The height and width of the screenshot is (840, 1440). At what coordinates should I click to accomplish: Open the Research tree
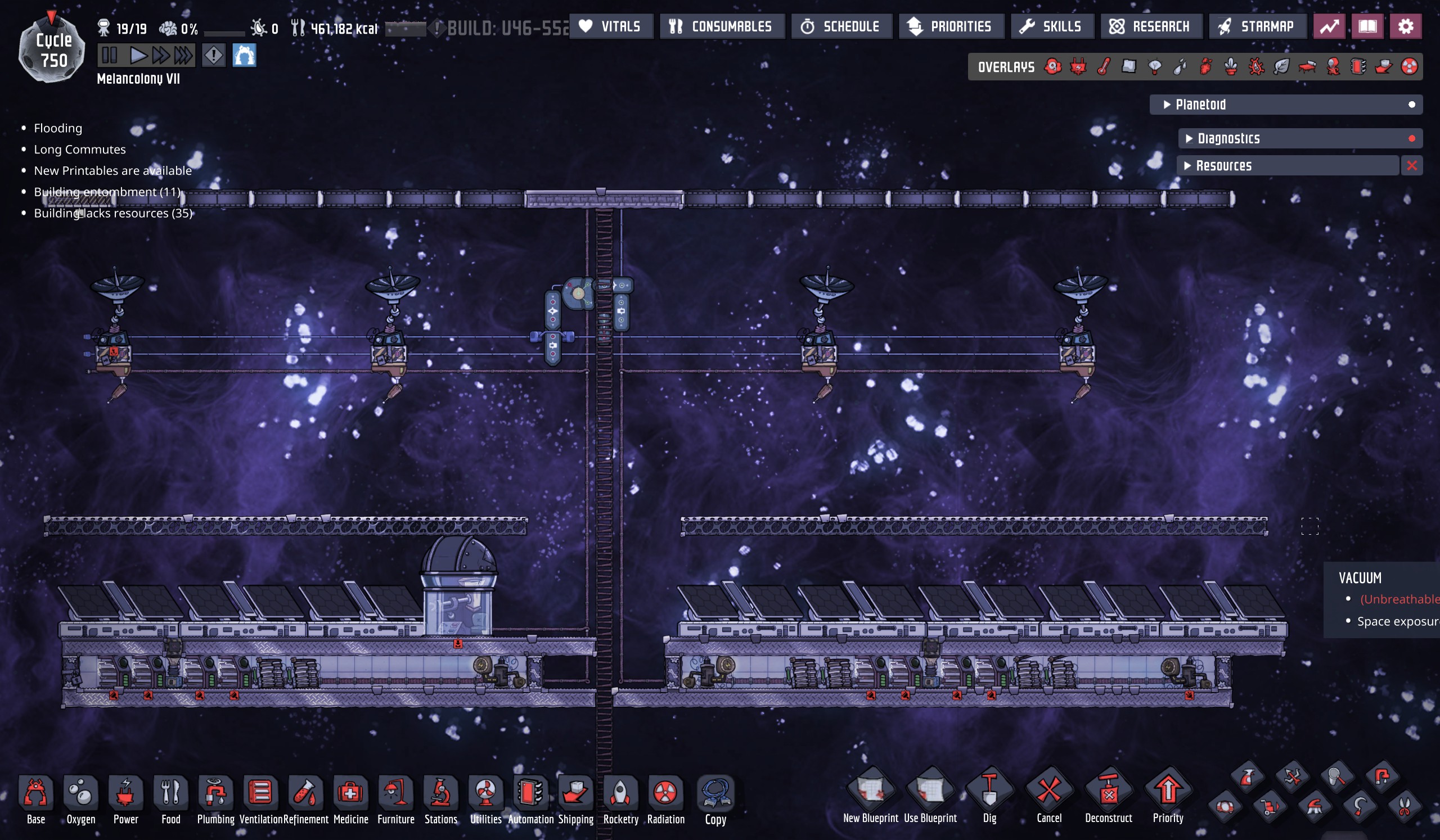[1150, 26]
